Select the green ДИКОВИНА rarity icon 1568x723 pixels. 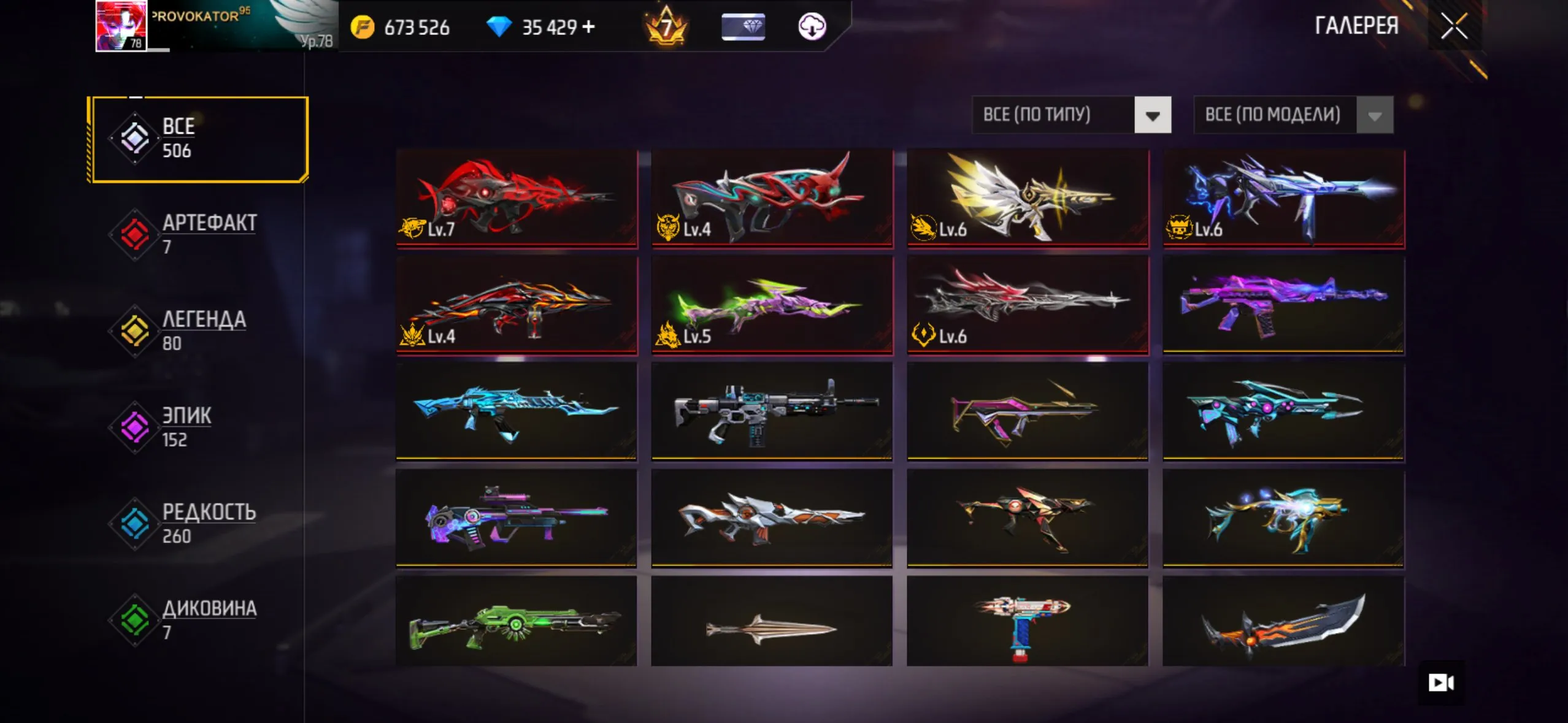pos(135,620)
